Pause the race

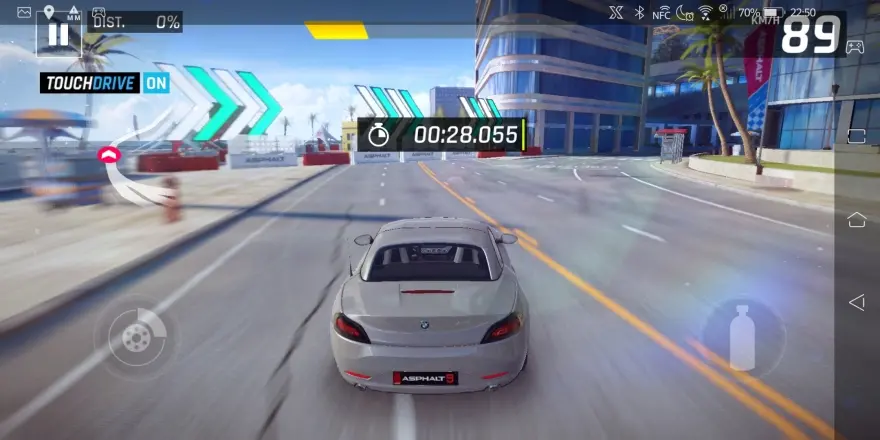tap(58, 35)
